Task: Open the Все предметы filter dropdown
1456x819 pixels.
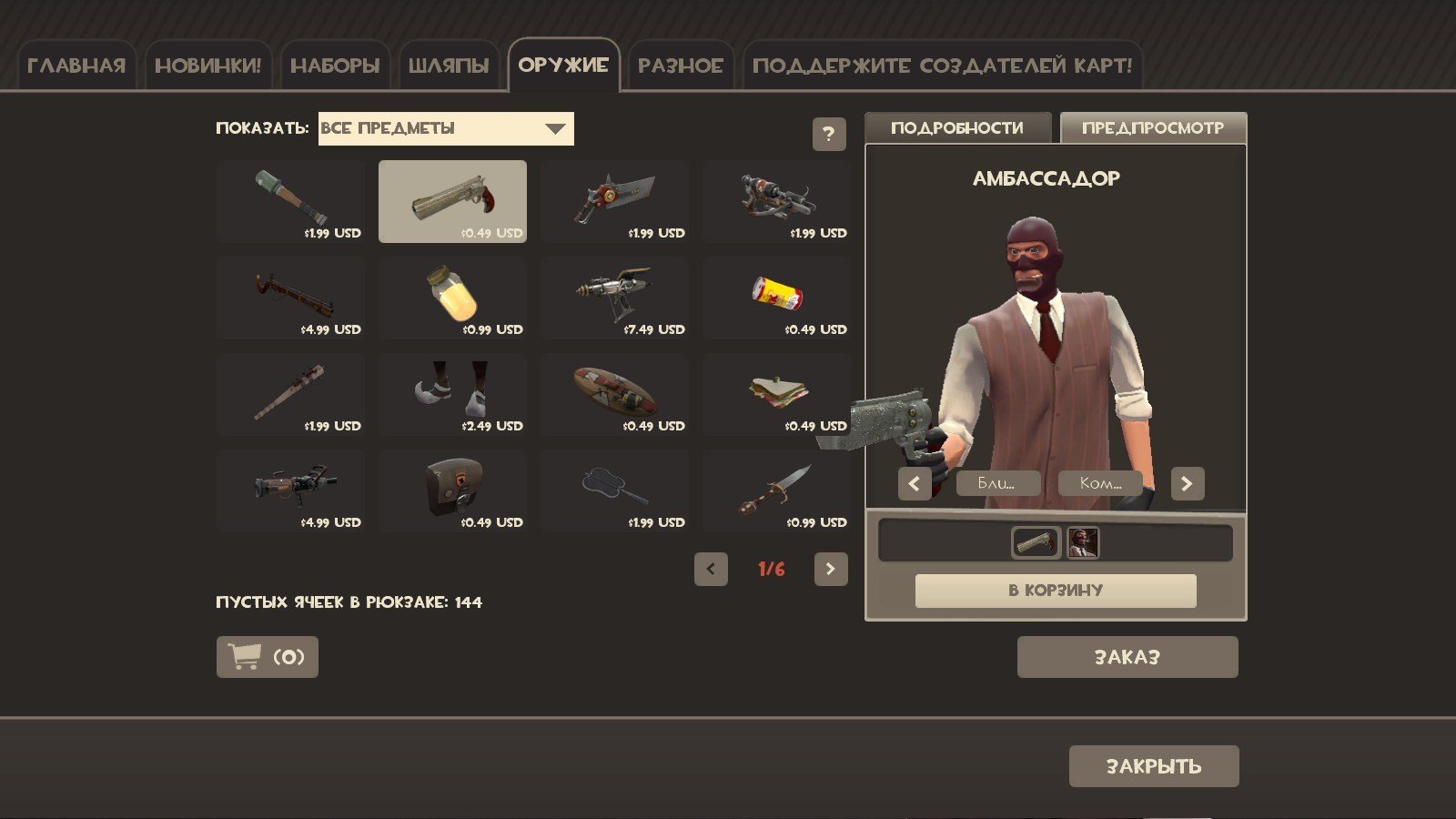Action: pyautogui.click(x=446, y=128)
